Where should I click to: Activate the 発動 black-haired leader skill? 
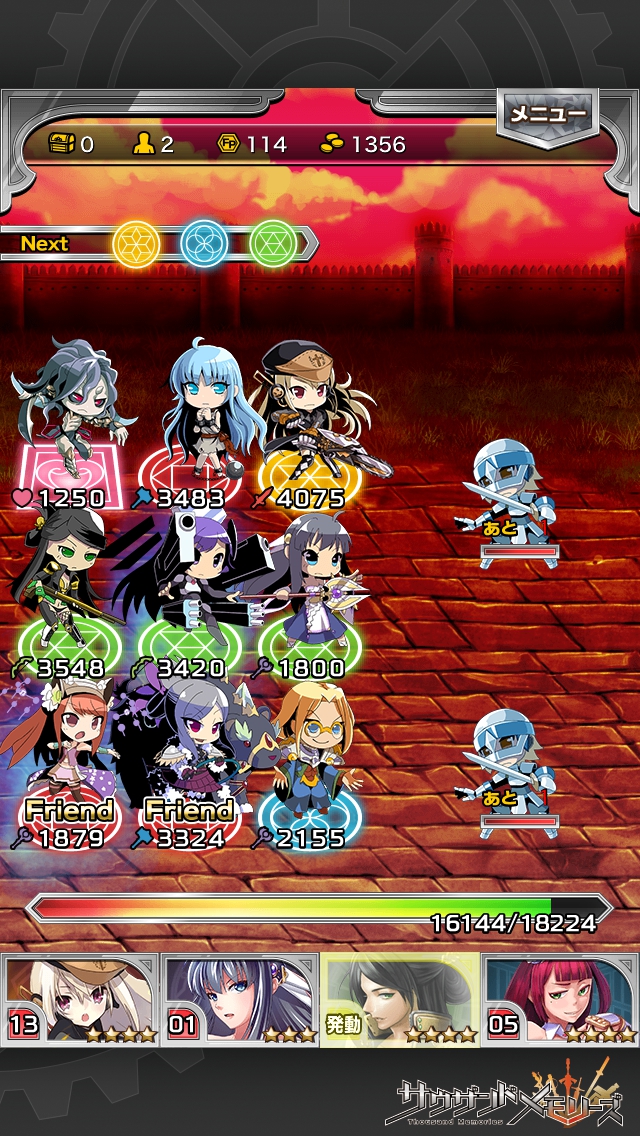pyautogui.click(x=400, y=999)
